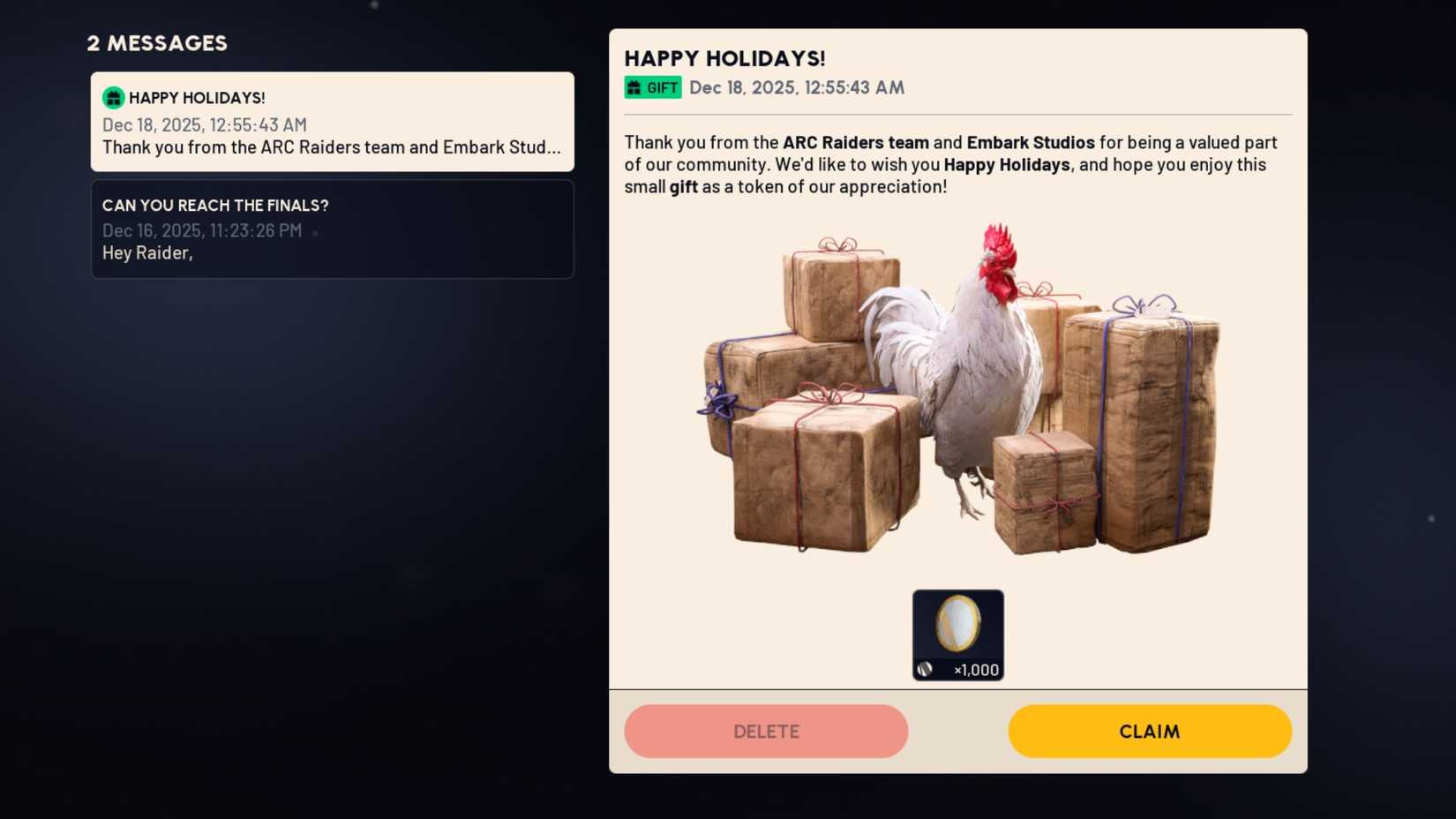Click the green GIFT badge in the message header
The image size is (1456, 819).
[653, 87]
